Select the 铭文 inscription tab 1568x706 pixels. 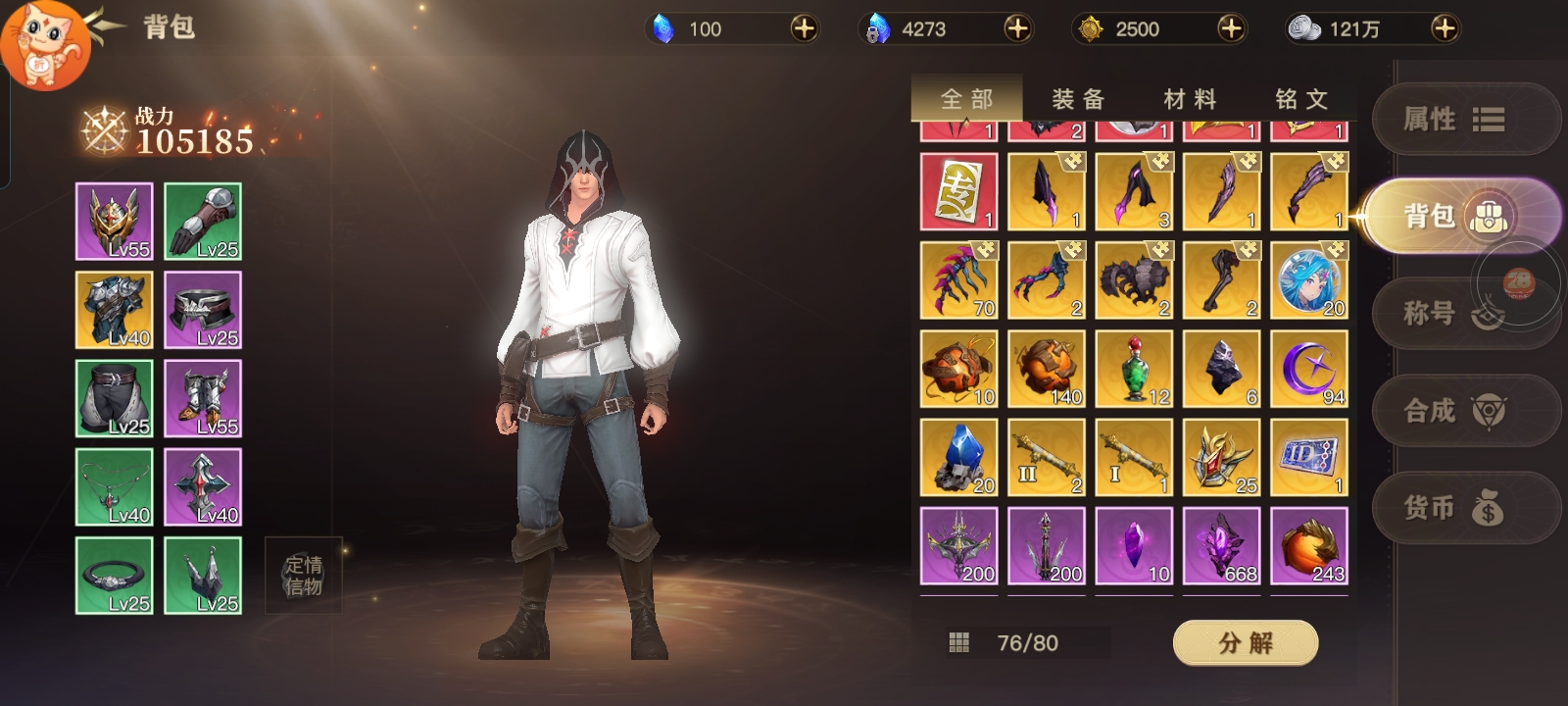1301,99
